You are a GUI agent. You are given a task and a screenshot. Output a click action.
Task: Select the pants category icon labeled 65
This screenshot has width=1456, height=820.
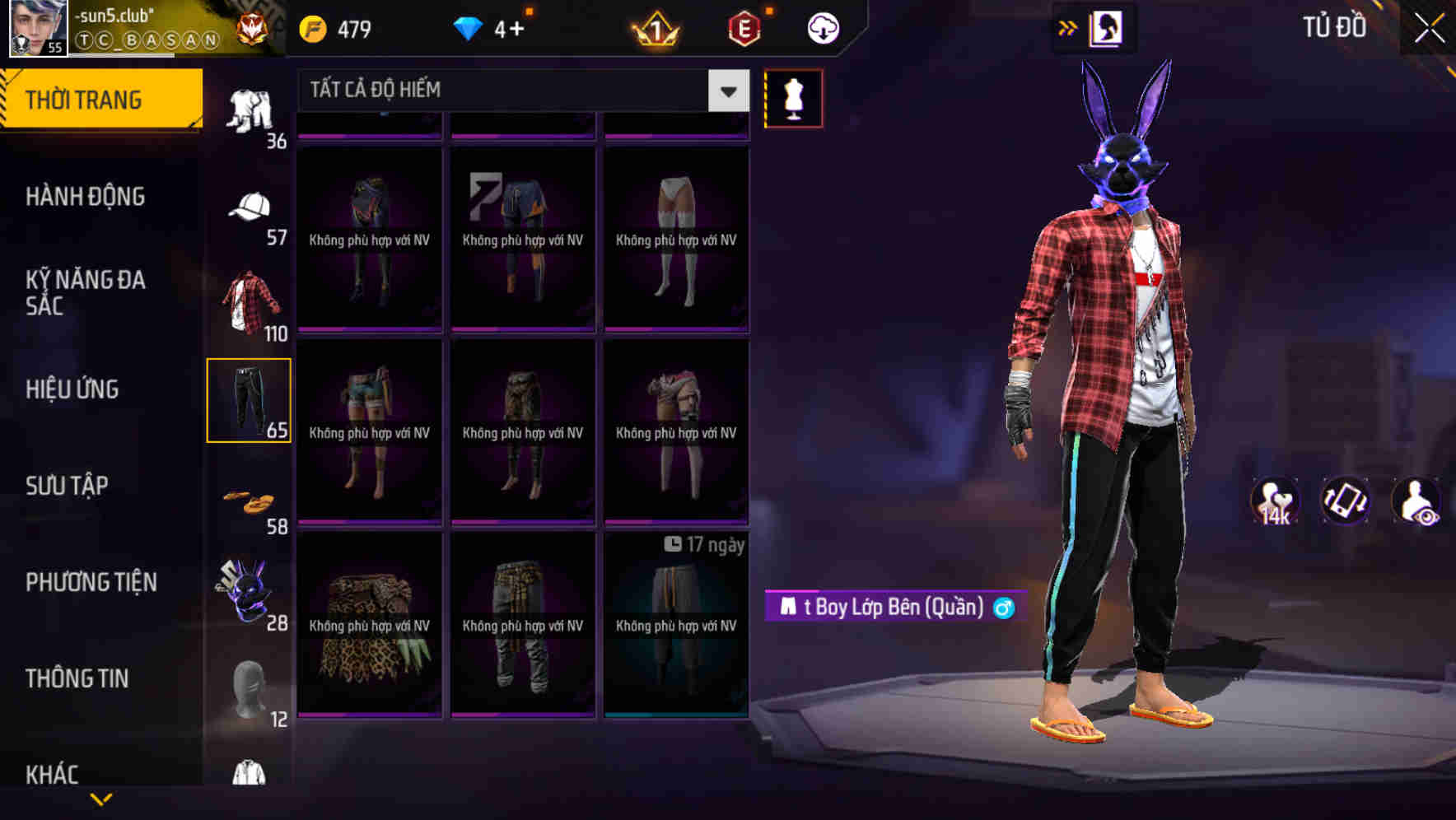pos(250,399)
